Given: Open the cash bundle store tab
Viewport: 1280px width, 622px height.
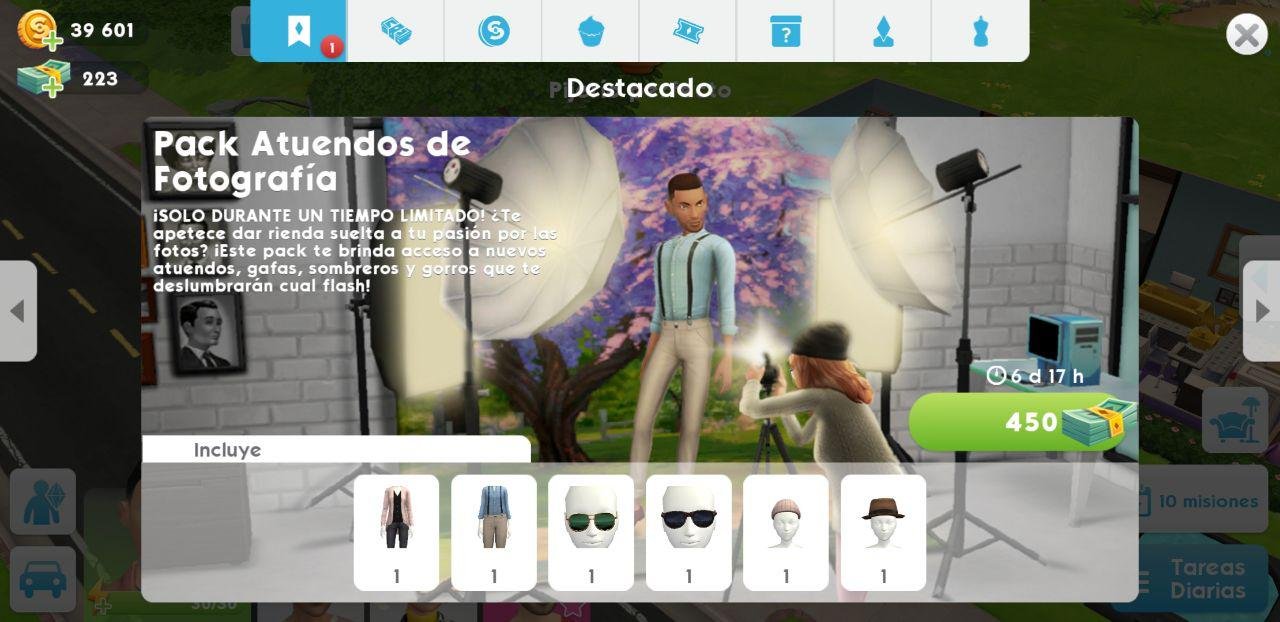Looking at the screenshot, I should coord(396,31).
